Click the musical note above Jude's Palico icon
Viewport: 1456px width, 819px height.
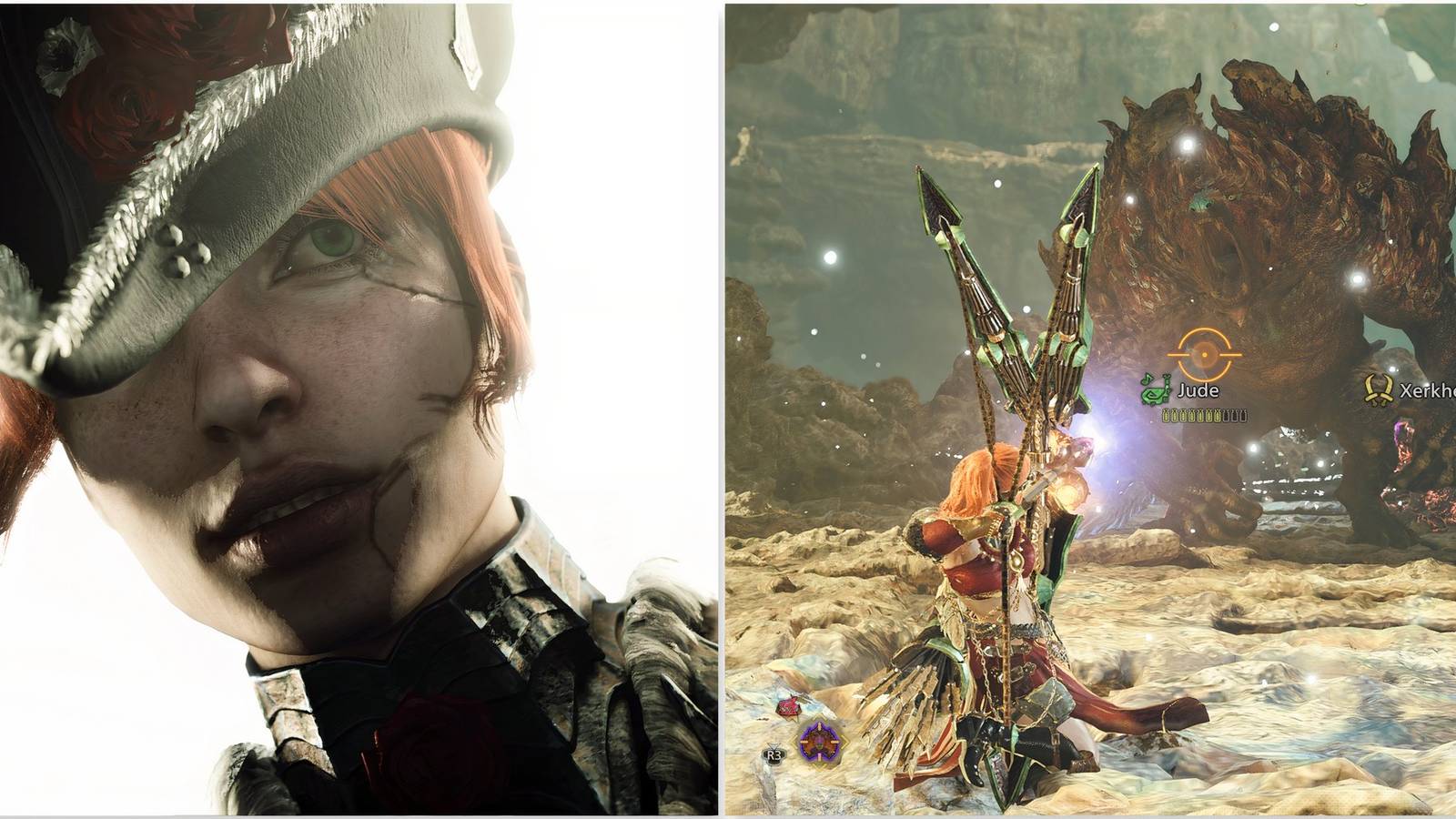pos(1148,379)
